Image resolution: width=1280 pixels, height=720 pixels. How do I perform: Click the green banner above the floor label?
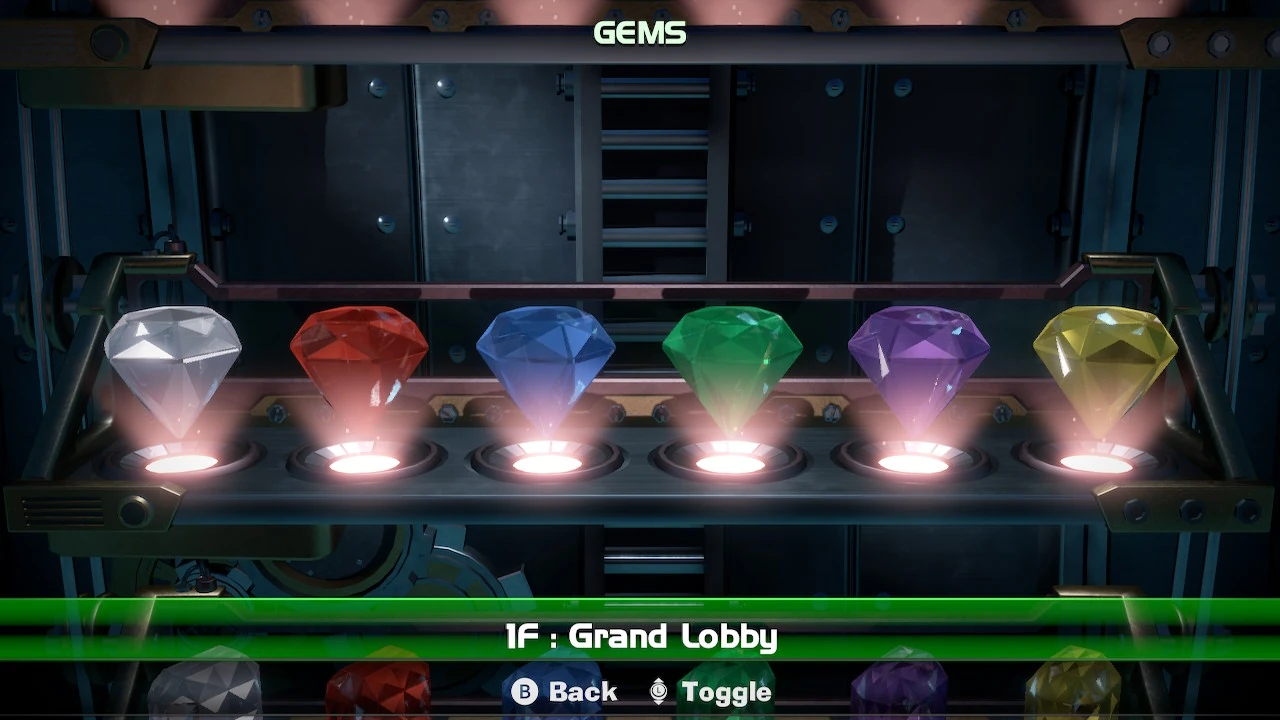coord(639,607)
